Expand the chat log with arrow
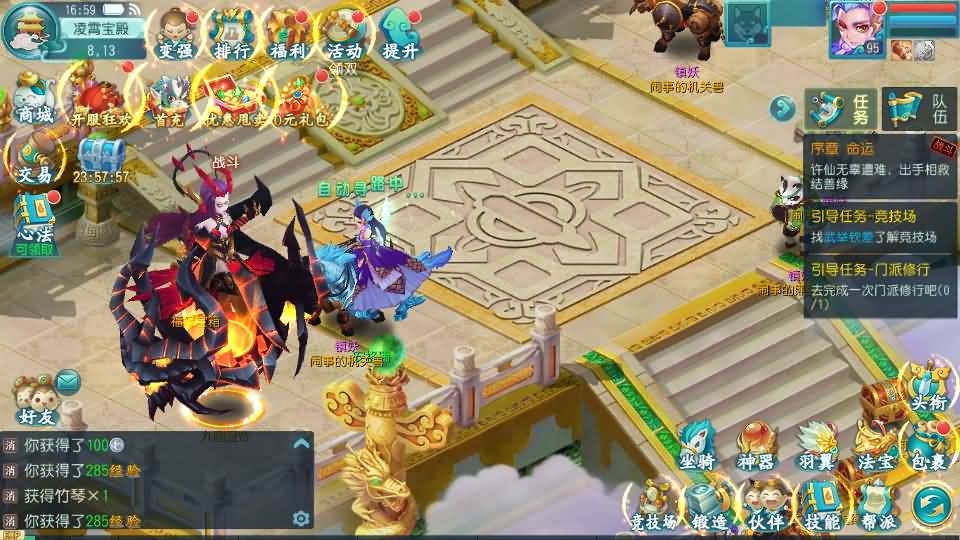This screenshot has height=540, width=960. click(x=300, y=443)
